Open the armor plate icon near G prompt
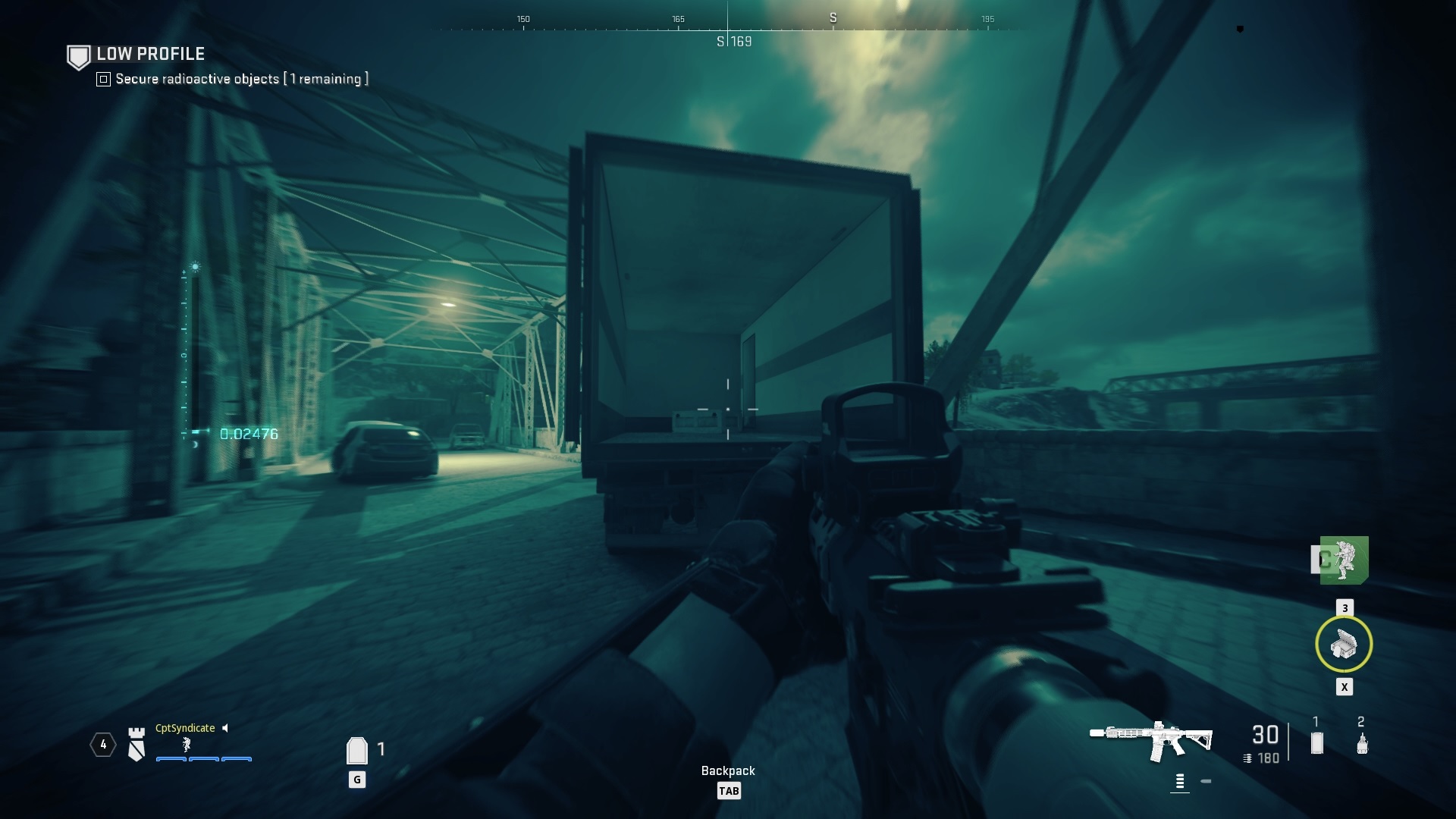Screen dimensions: 1456x819 click(x=356, y=749)
